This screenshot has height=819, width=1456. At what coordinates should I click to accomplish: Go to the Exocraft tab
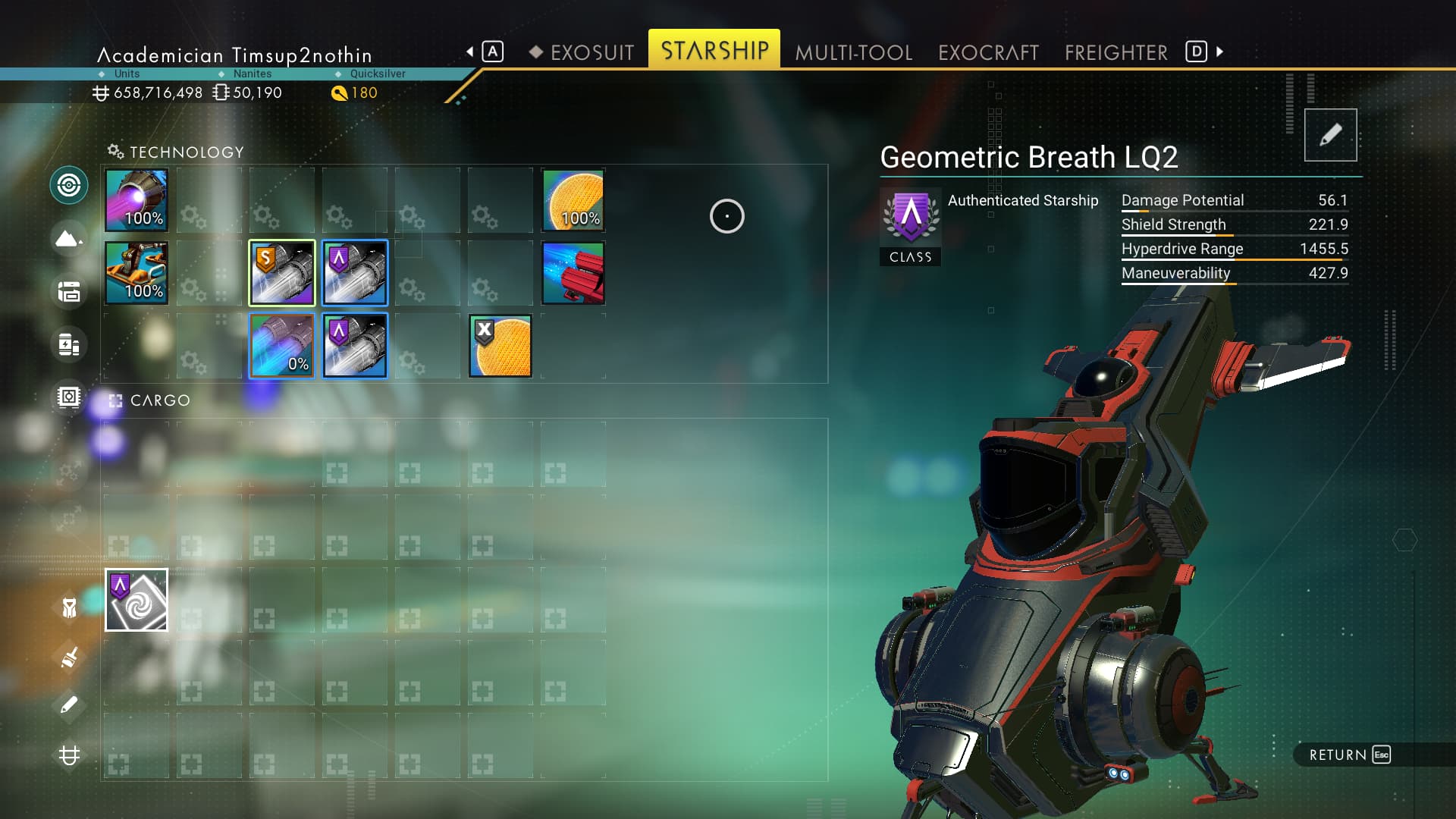point(988,52)
